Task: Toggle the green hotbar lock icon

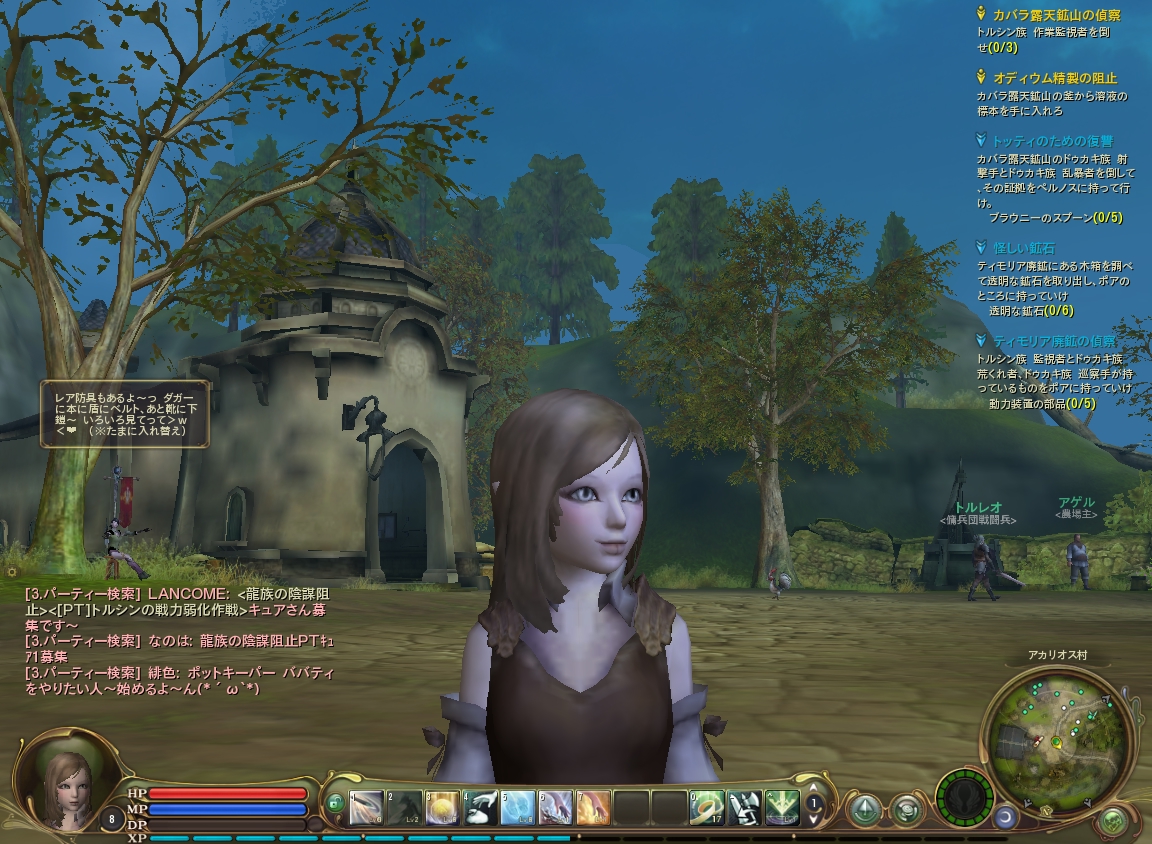Action: coord(335,803)
